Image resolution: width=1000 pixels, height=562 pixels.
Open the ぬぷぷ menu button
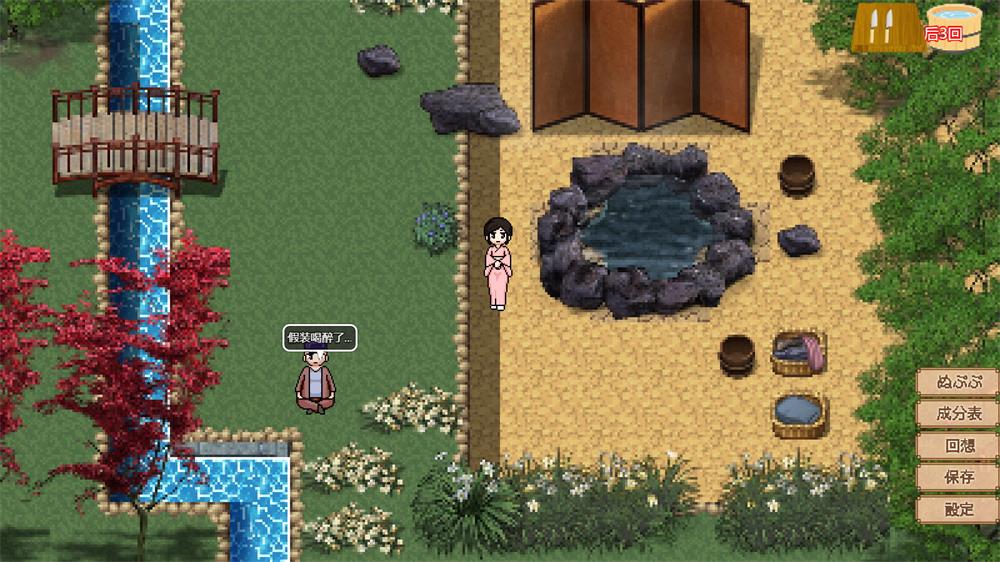pos(958,382)
